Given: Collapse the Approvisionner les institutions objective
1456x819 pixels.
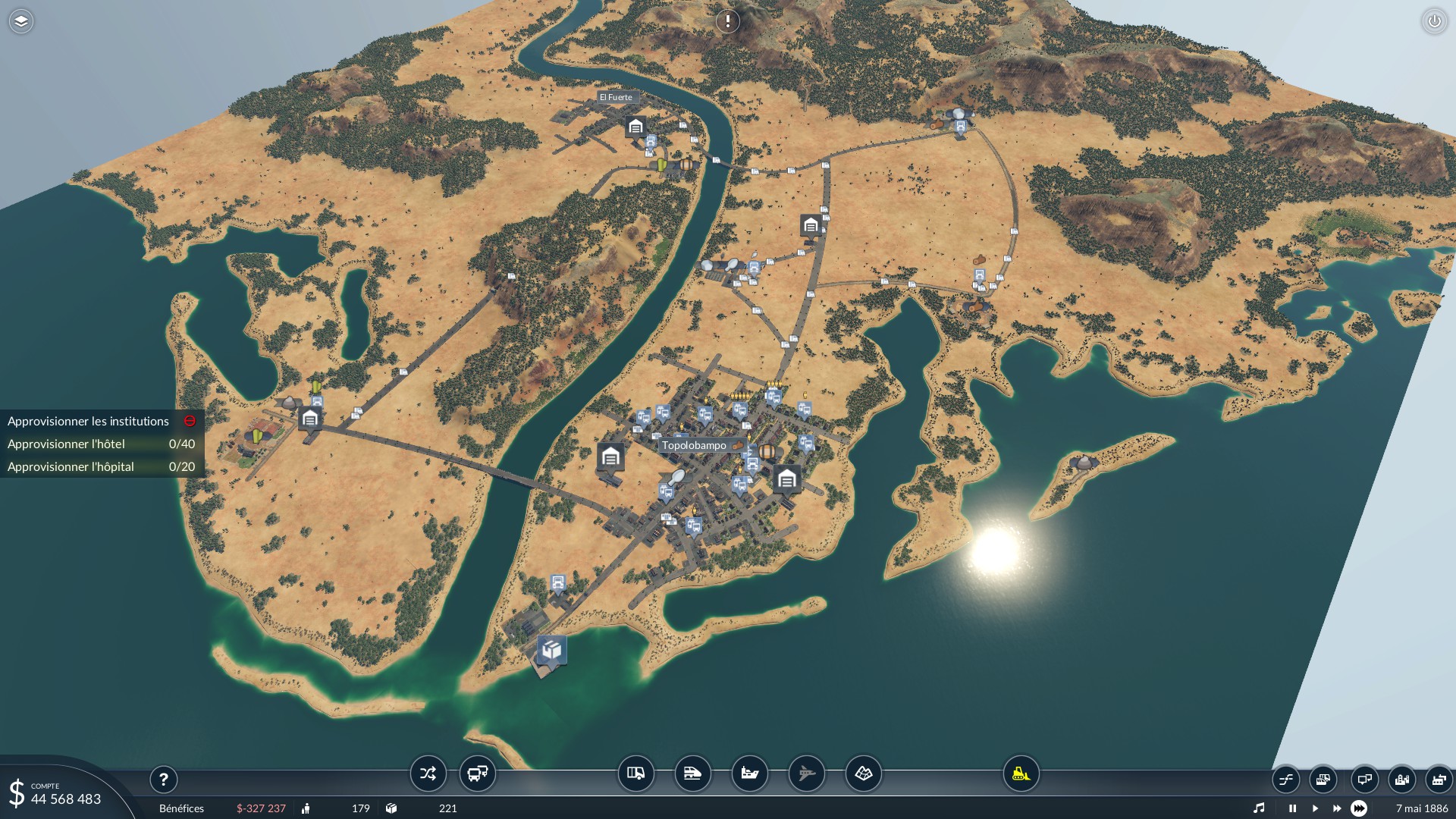Looking at the screenshot, I should (190, 421).
